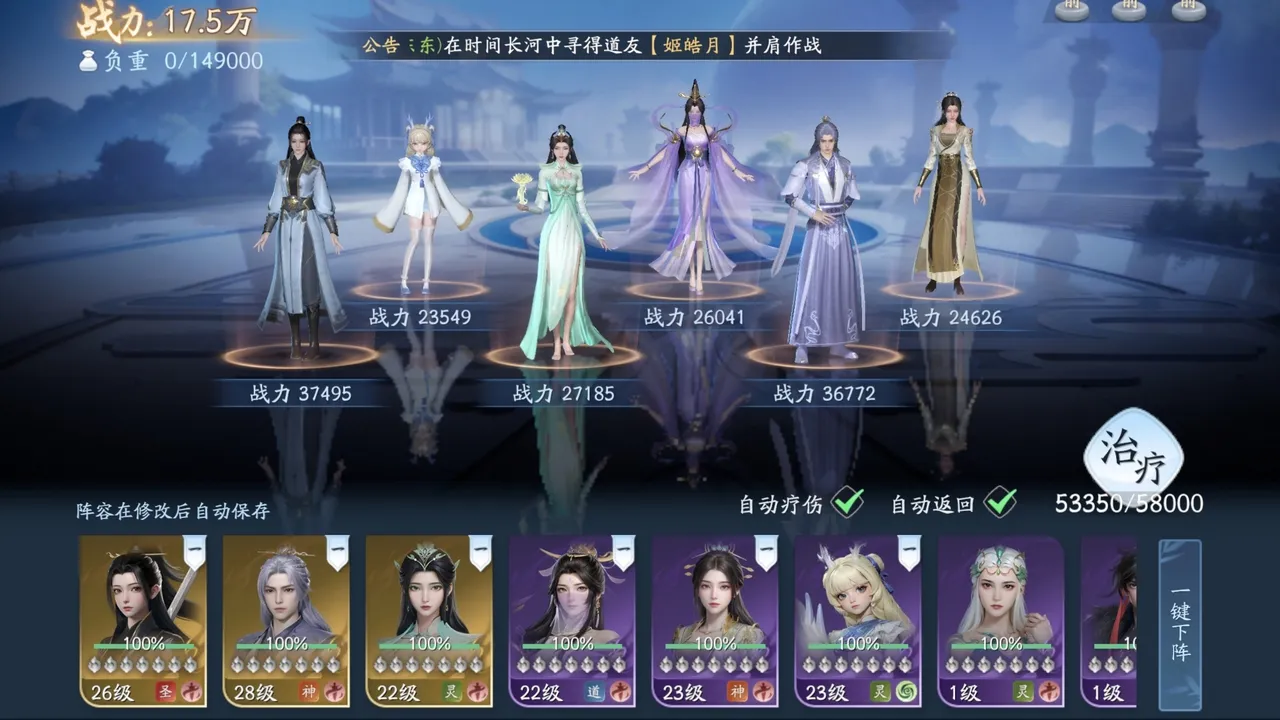
Task: Click the 负重 weight bag icon top left
Action: (x=90, y=62)
